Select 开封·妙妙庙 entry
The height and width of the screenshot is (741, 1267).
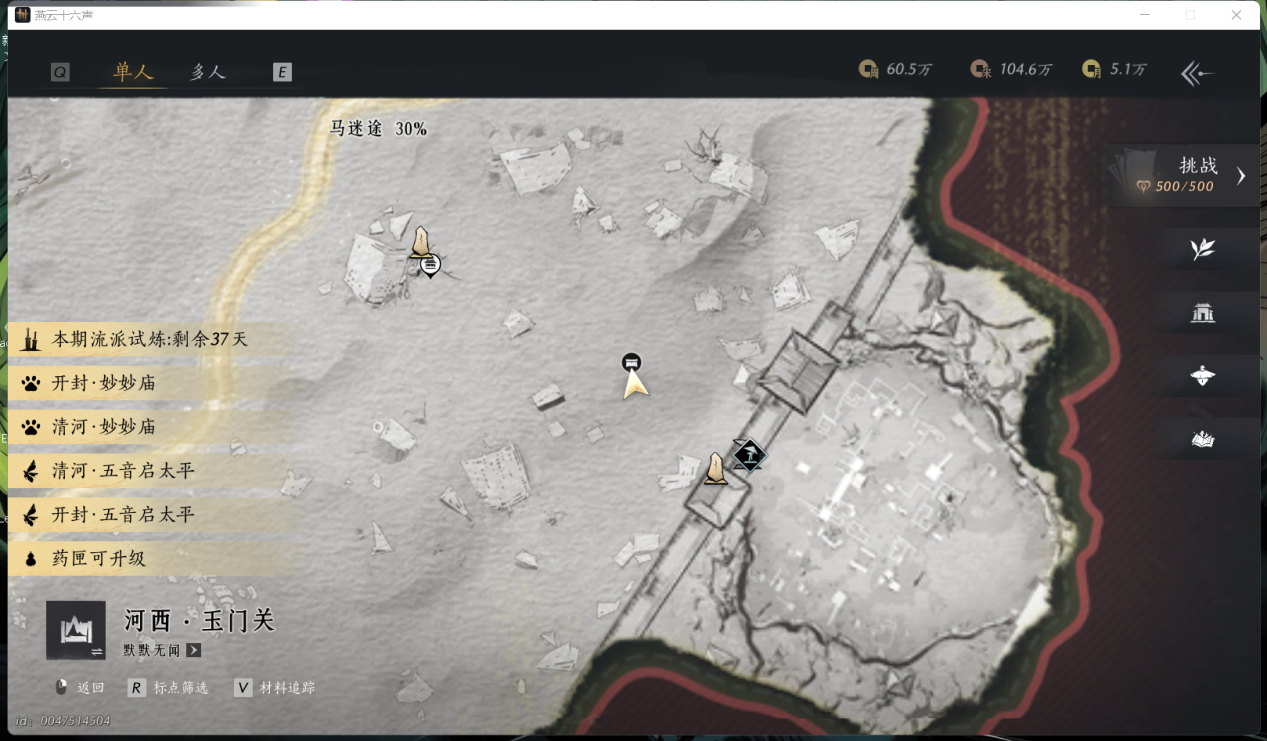point(104,383)
